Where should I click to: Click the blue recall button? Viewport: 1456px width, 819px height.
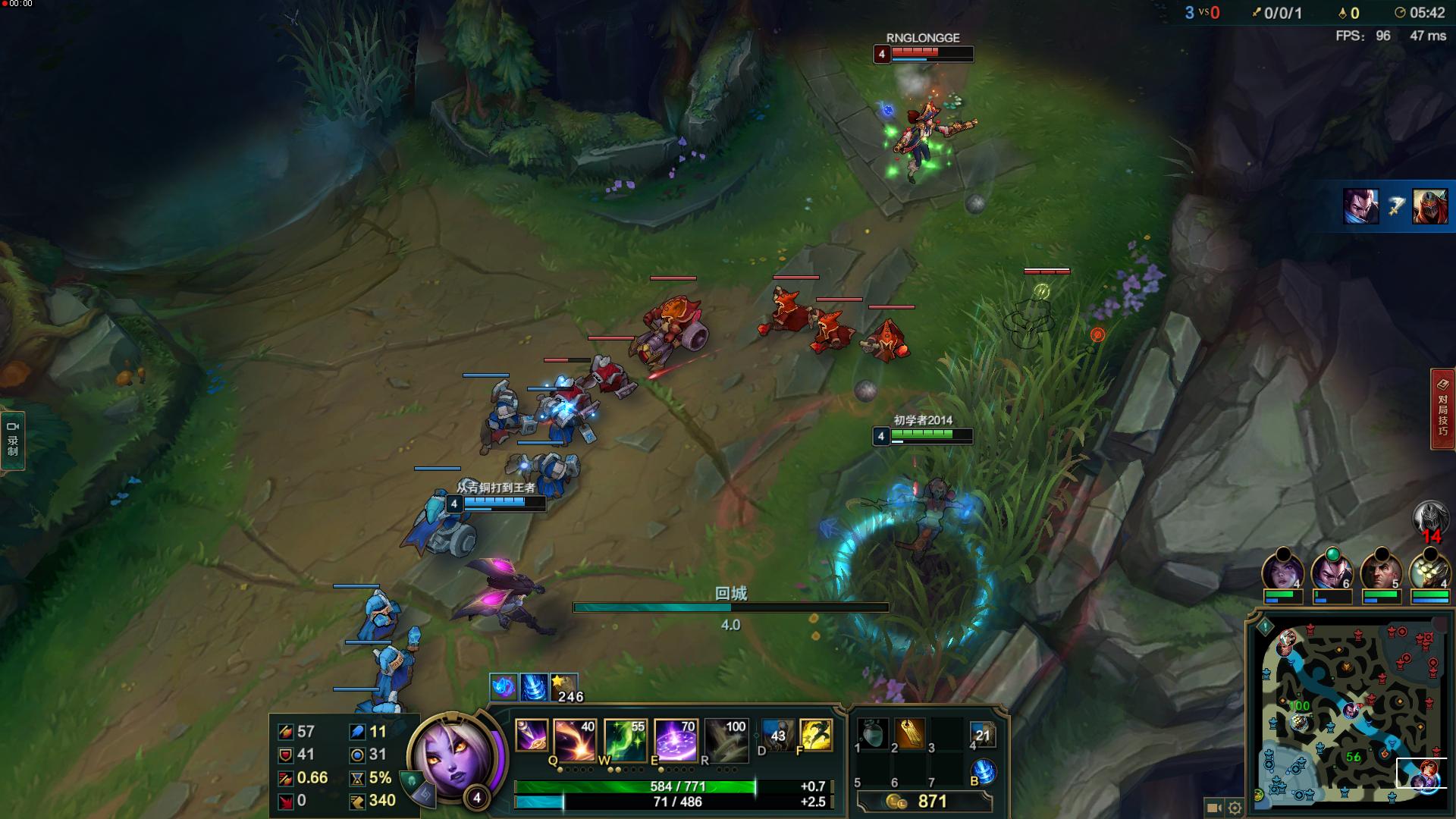pyautogui.click(x=984, y=771)
